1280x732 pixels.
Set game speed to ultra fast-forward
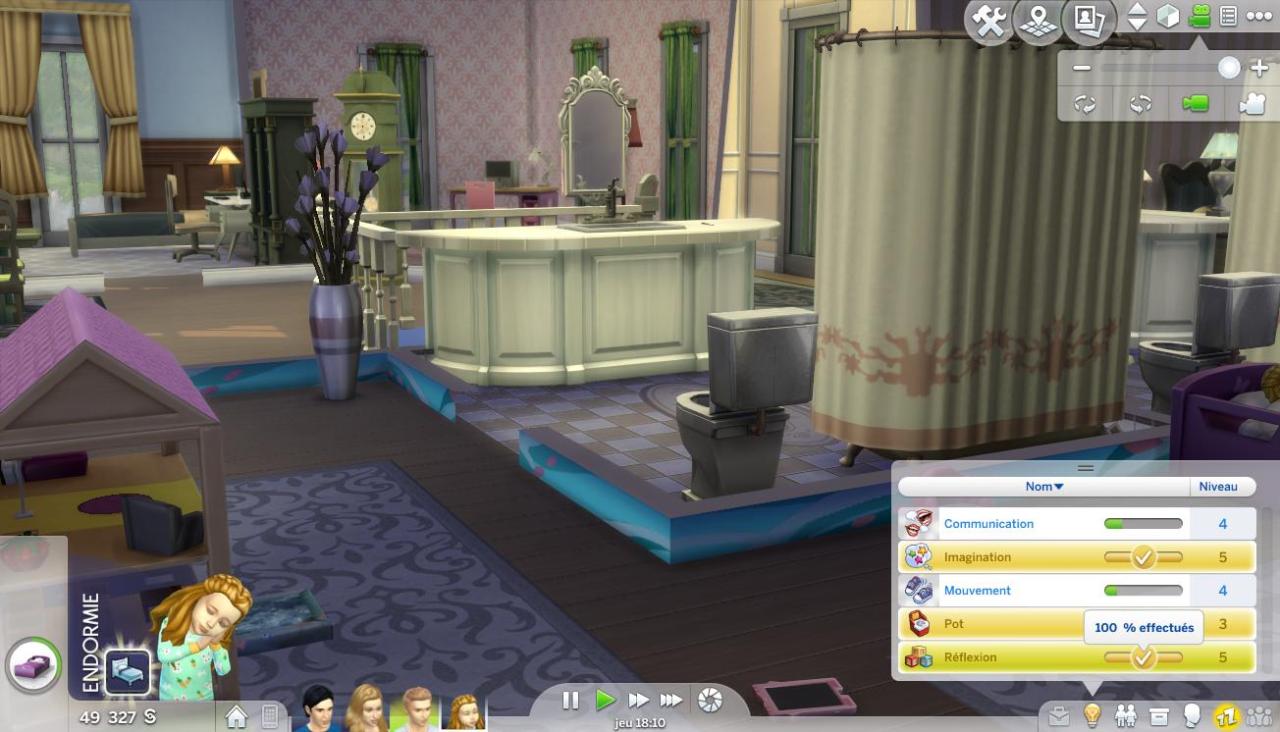click(671, 700)
